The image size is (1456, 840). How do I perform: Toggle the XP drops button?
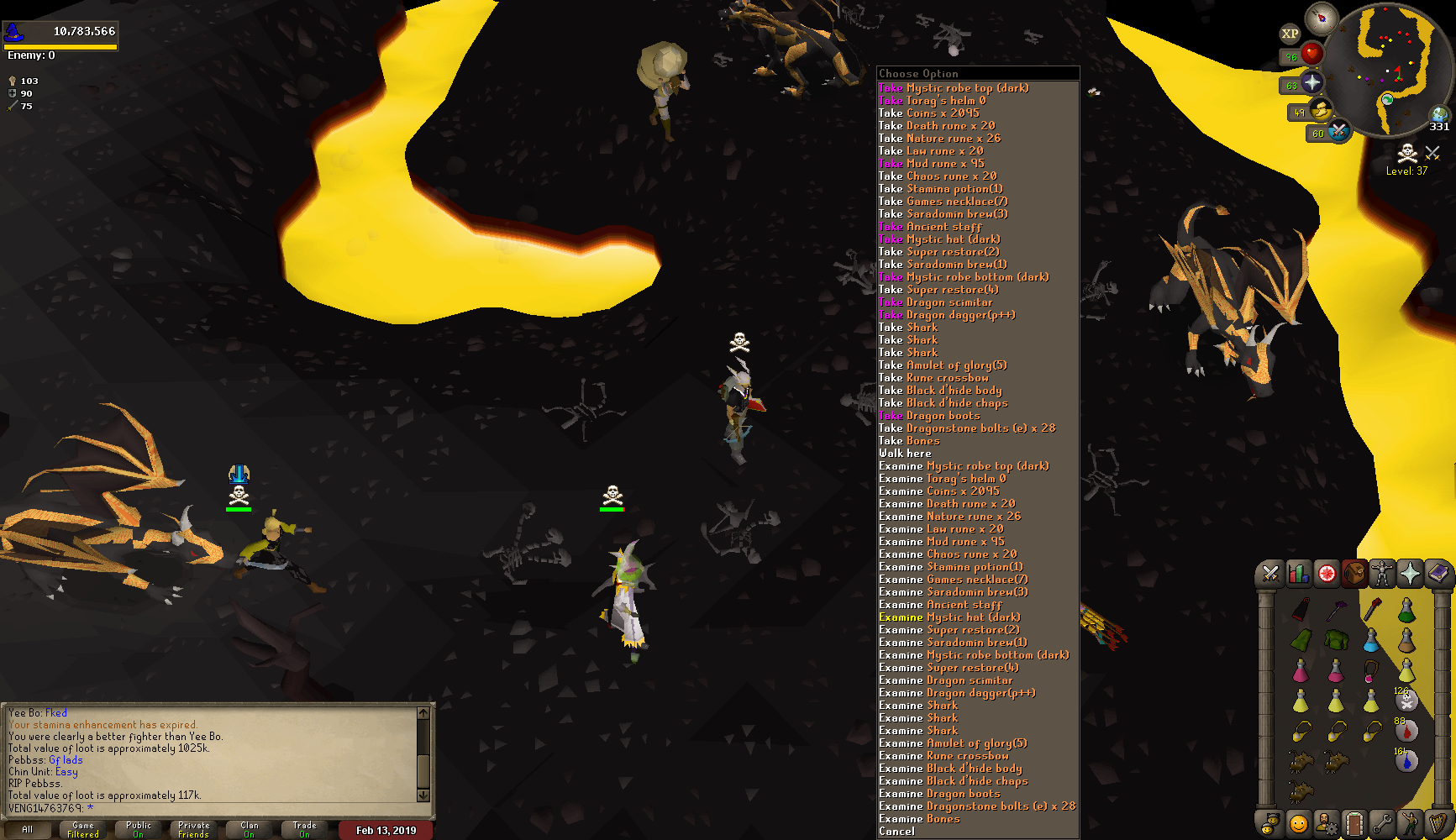1290,34
